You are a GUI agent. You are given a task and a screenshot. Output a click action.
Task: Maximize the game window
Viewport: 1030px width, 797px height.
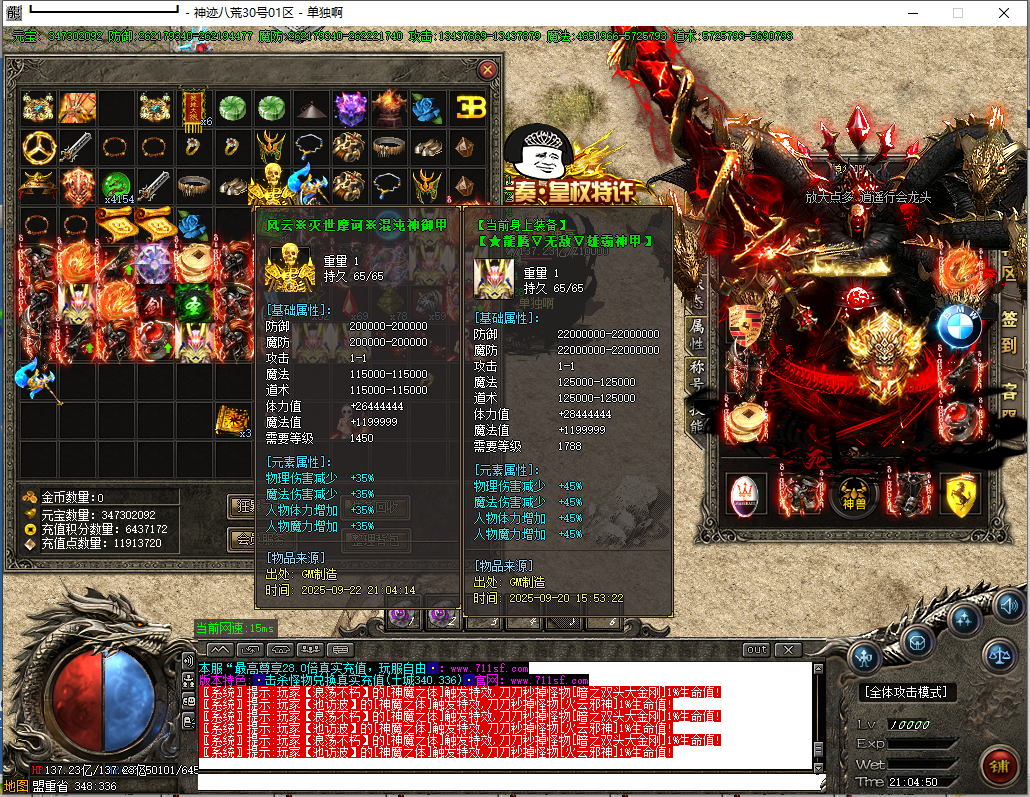coord(957,13)
